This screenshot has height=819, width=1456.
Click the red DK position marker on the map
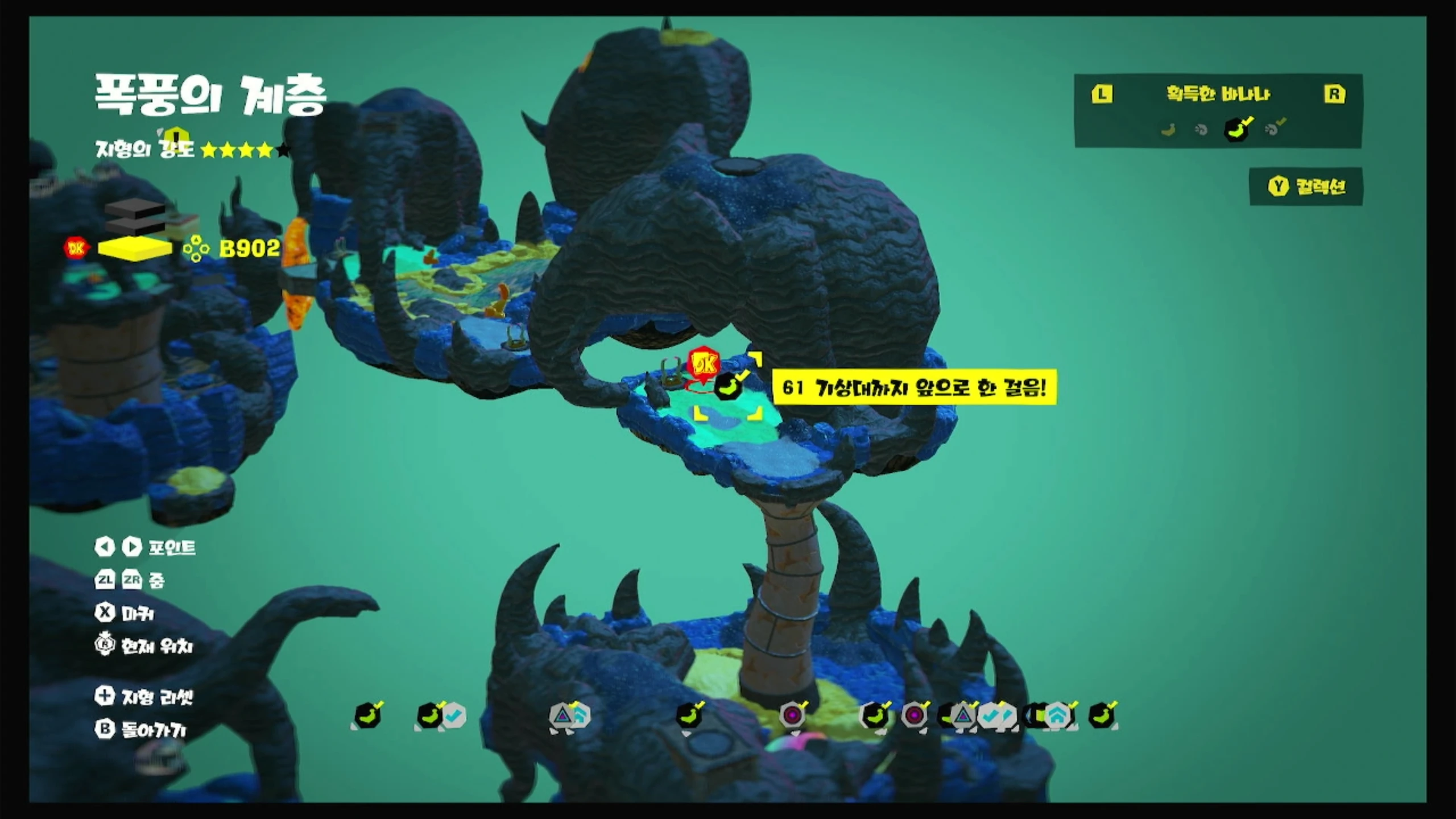point(704,364)
